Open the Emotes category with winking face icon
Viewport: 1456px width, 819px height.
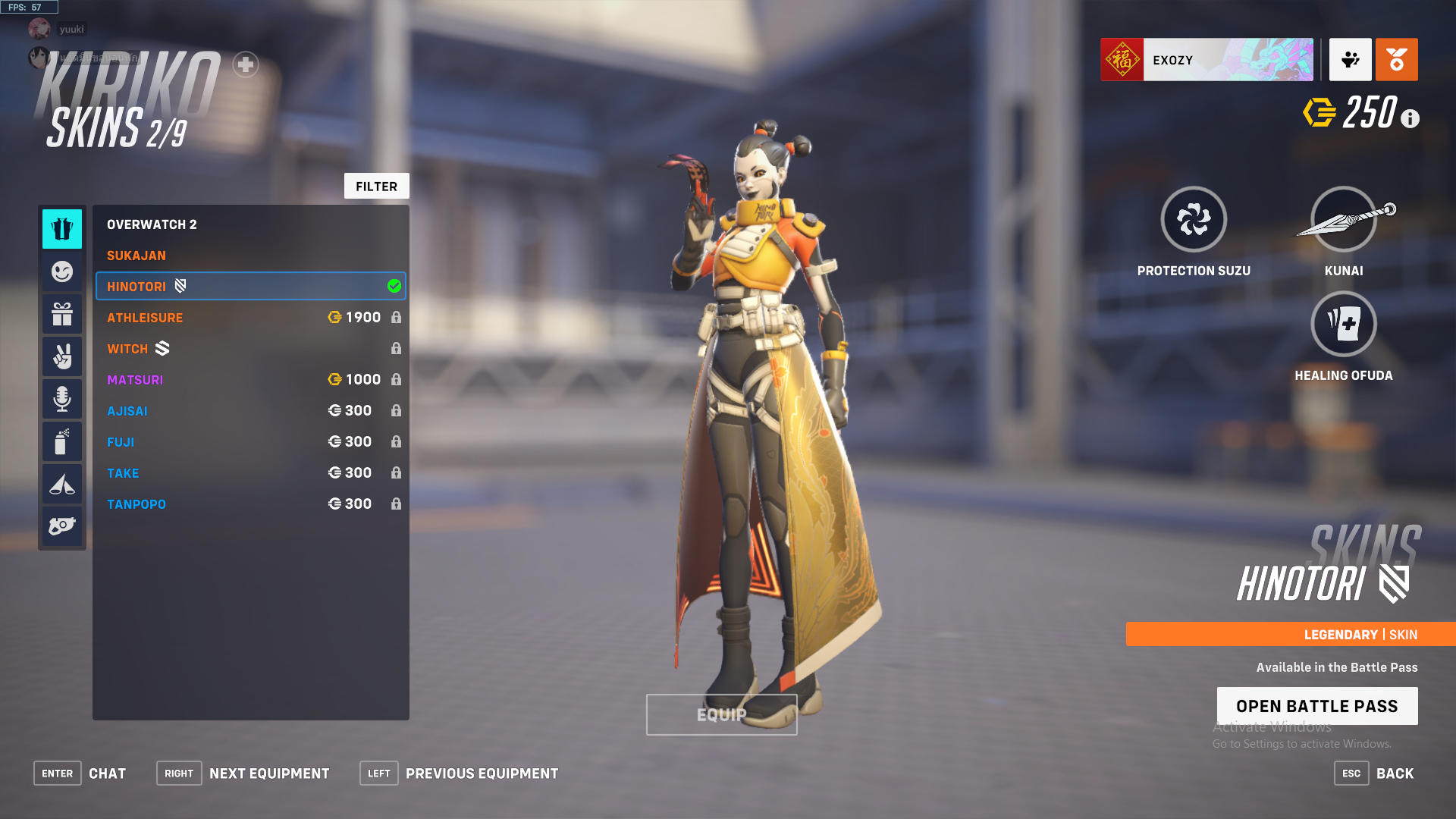[x=62, y=271]
